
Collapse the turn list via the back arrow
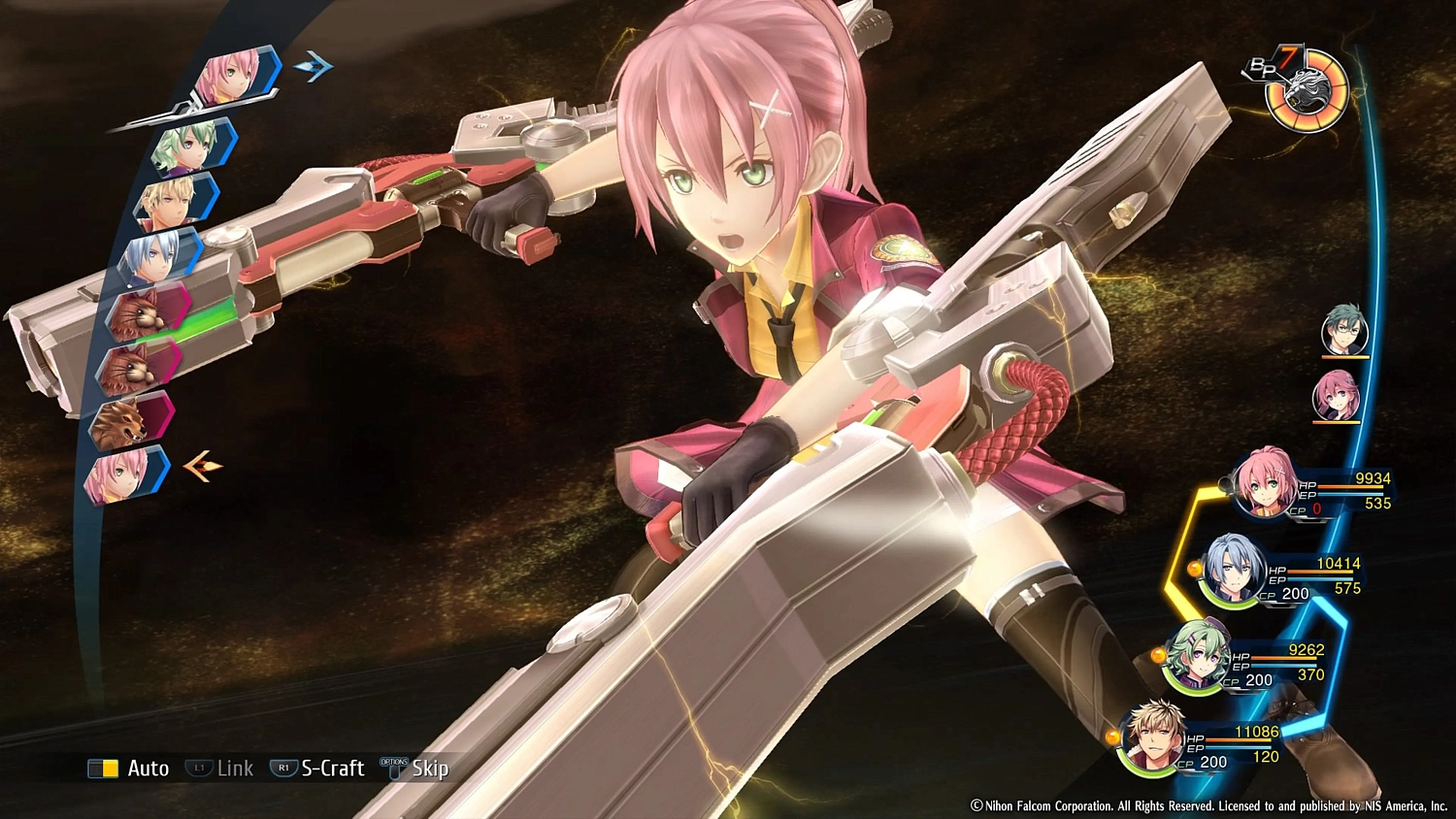click(201, 466)
